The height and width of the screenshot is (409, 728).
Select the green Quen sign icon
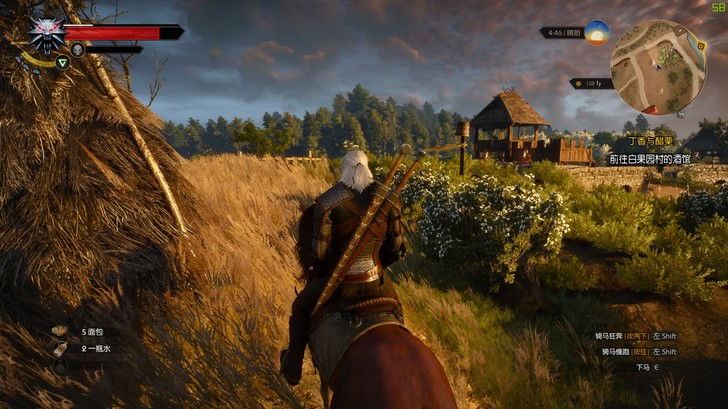(62, 62)
